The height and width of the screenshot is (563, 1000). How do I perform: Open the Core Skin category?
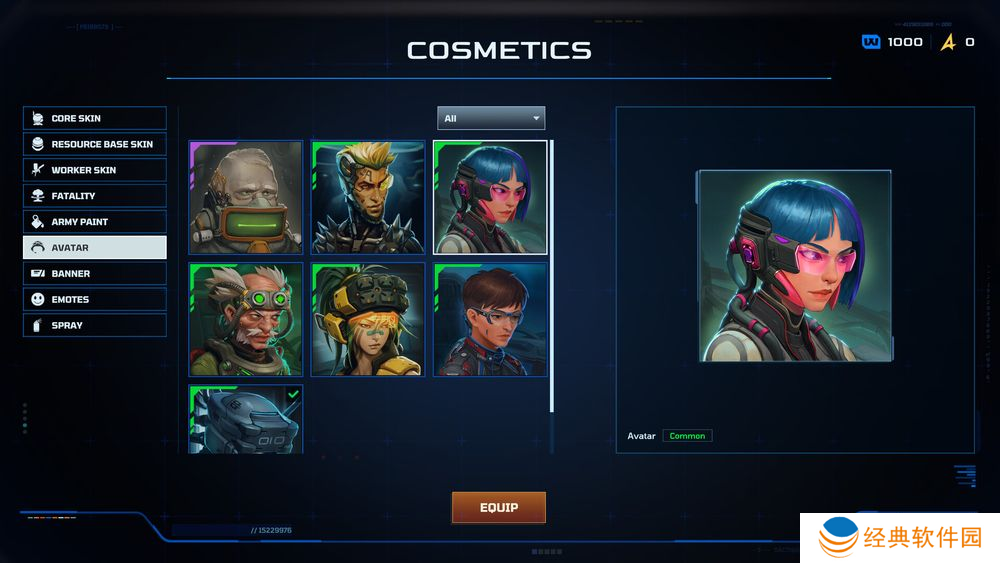pos(95,118)
